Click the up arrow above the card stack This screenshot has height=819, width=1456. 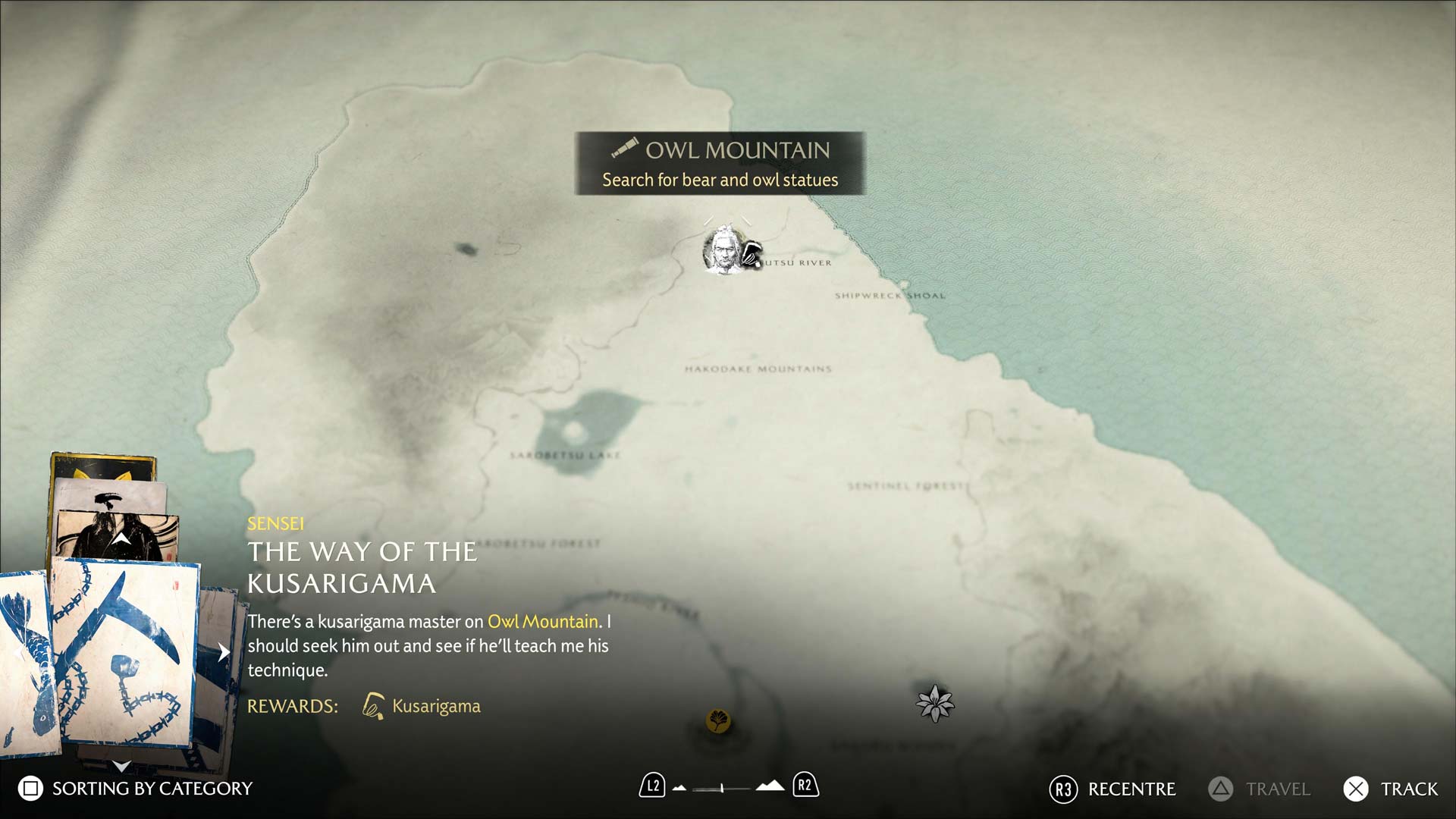pyautogui.click(x=121, y=539)
